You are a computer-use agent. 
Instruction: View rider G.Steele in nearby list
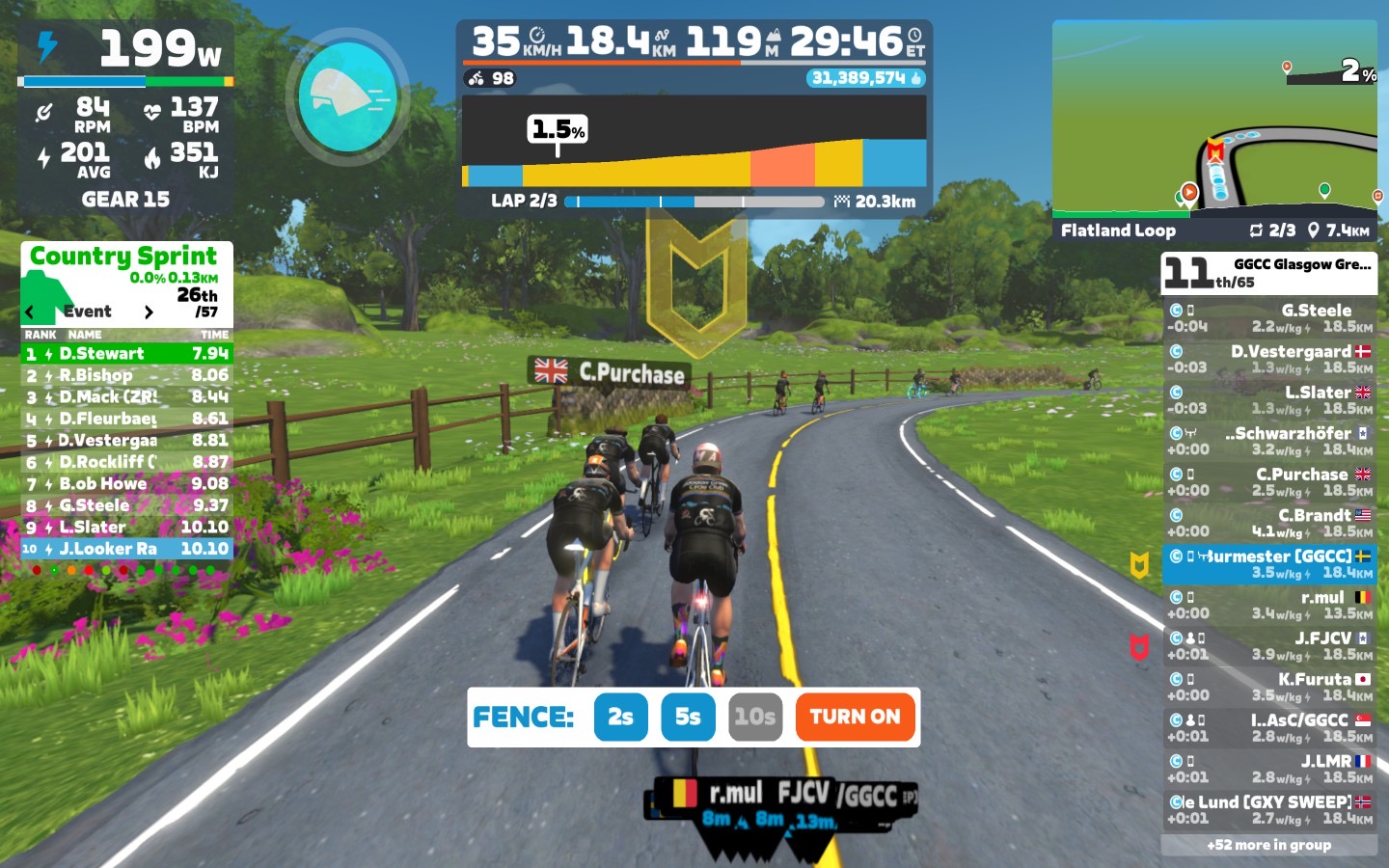[x=1268, y=317]
